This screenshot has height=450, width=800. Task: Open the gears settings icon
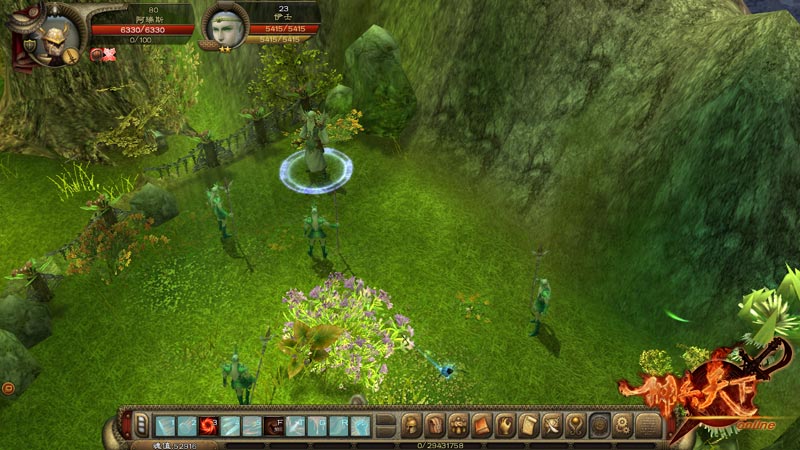tap(623, 425)
